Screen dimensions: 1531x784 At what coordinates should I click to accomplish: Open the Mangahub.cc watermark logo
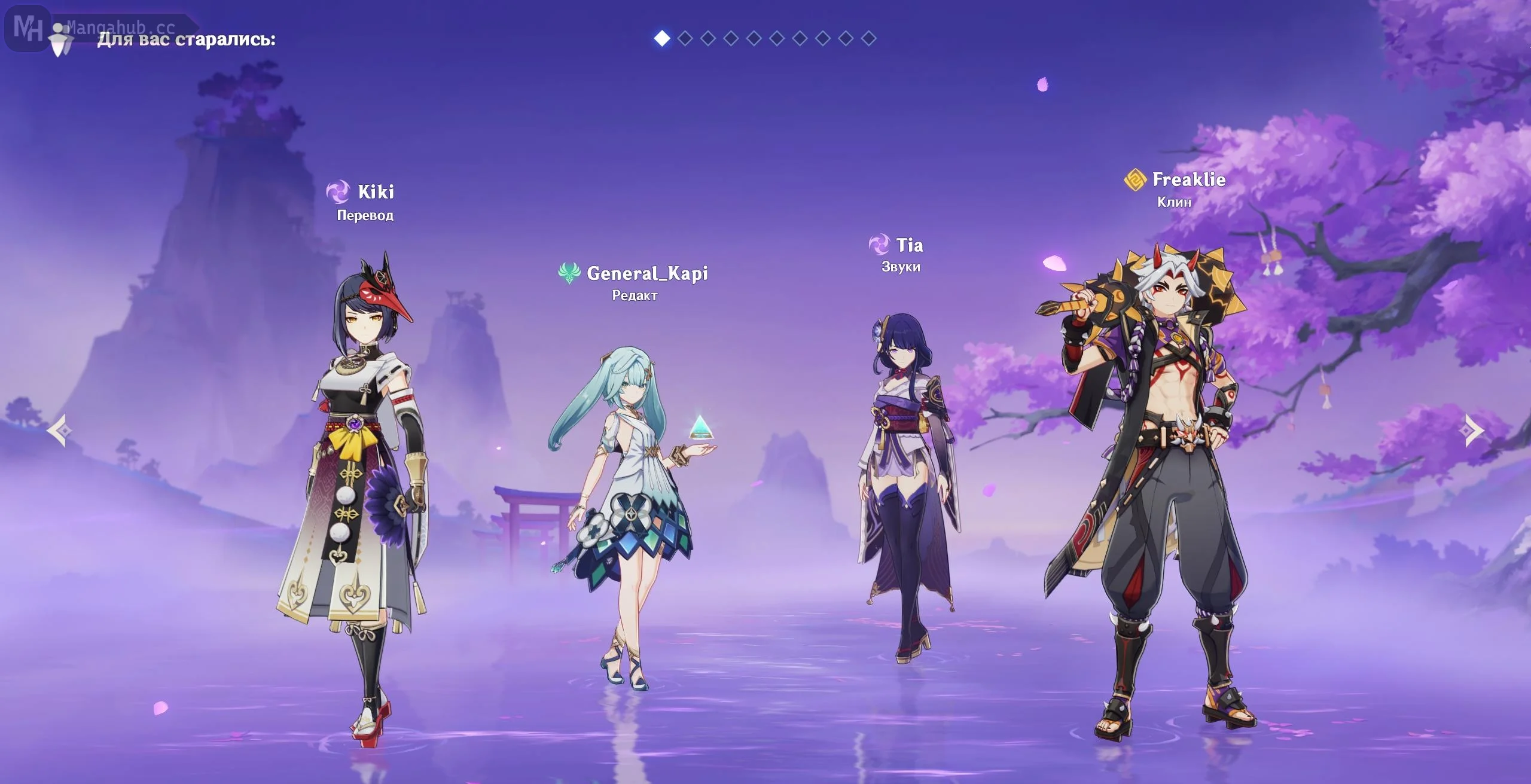(29, 28)
